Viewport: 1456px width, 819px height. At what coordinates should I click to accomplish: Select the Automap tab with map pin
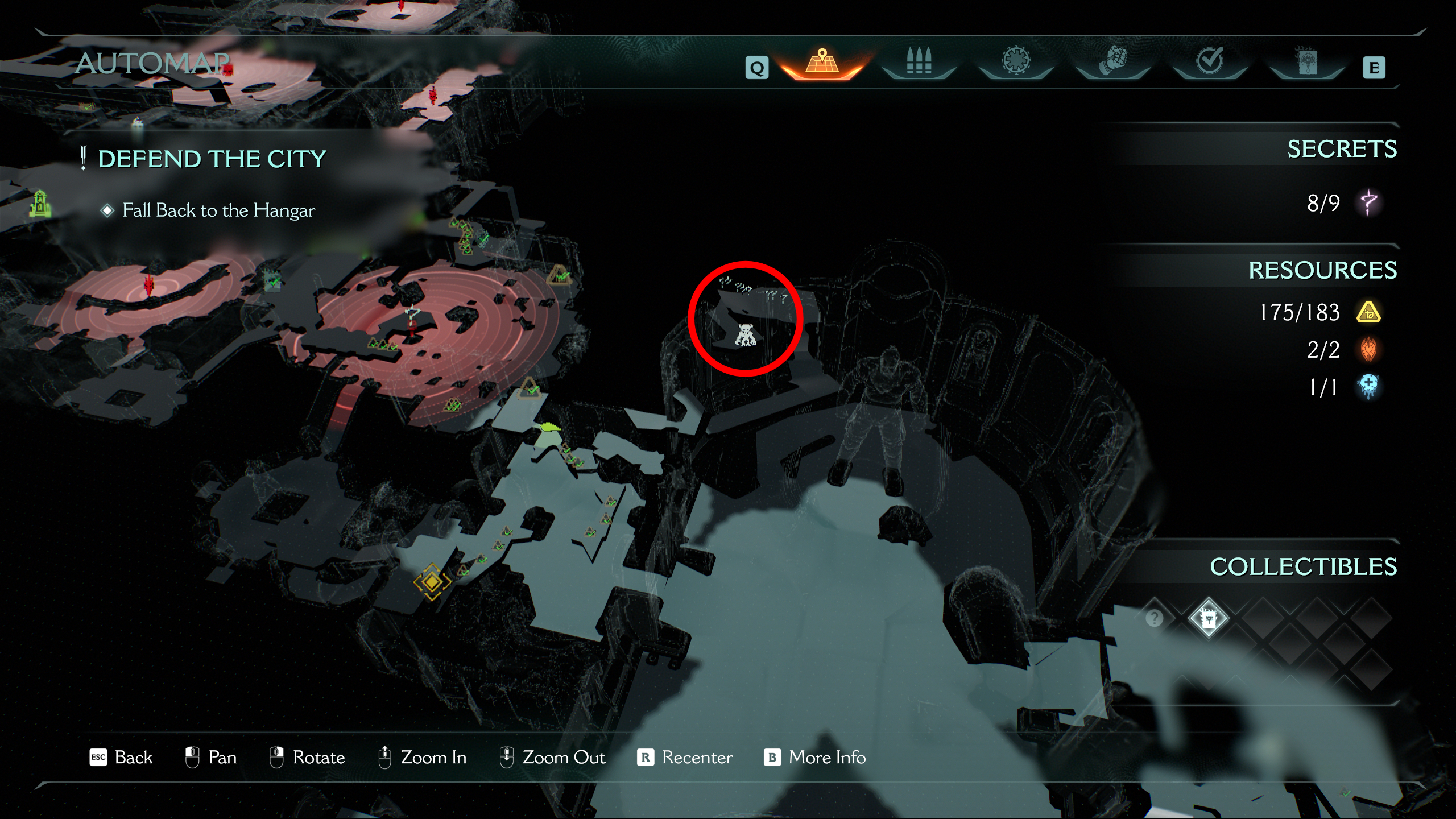(822, 63)
